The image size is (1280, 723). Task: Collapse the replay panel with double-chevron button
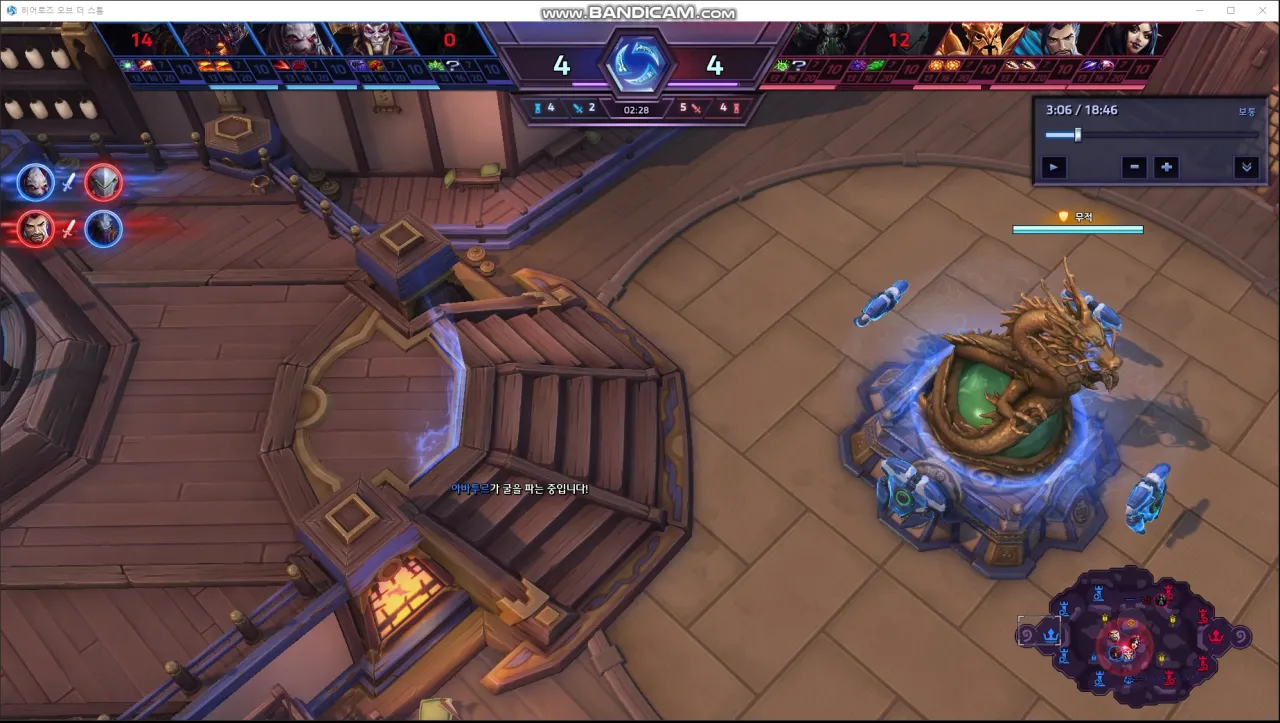tap(1246, 167)
